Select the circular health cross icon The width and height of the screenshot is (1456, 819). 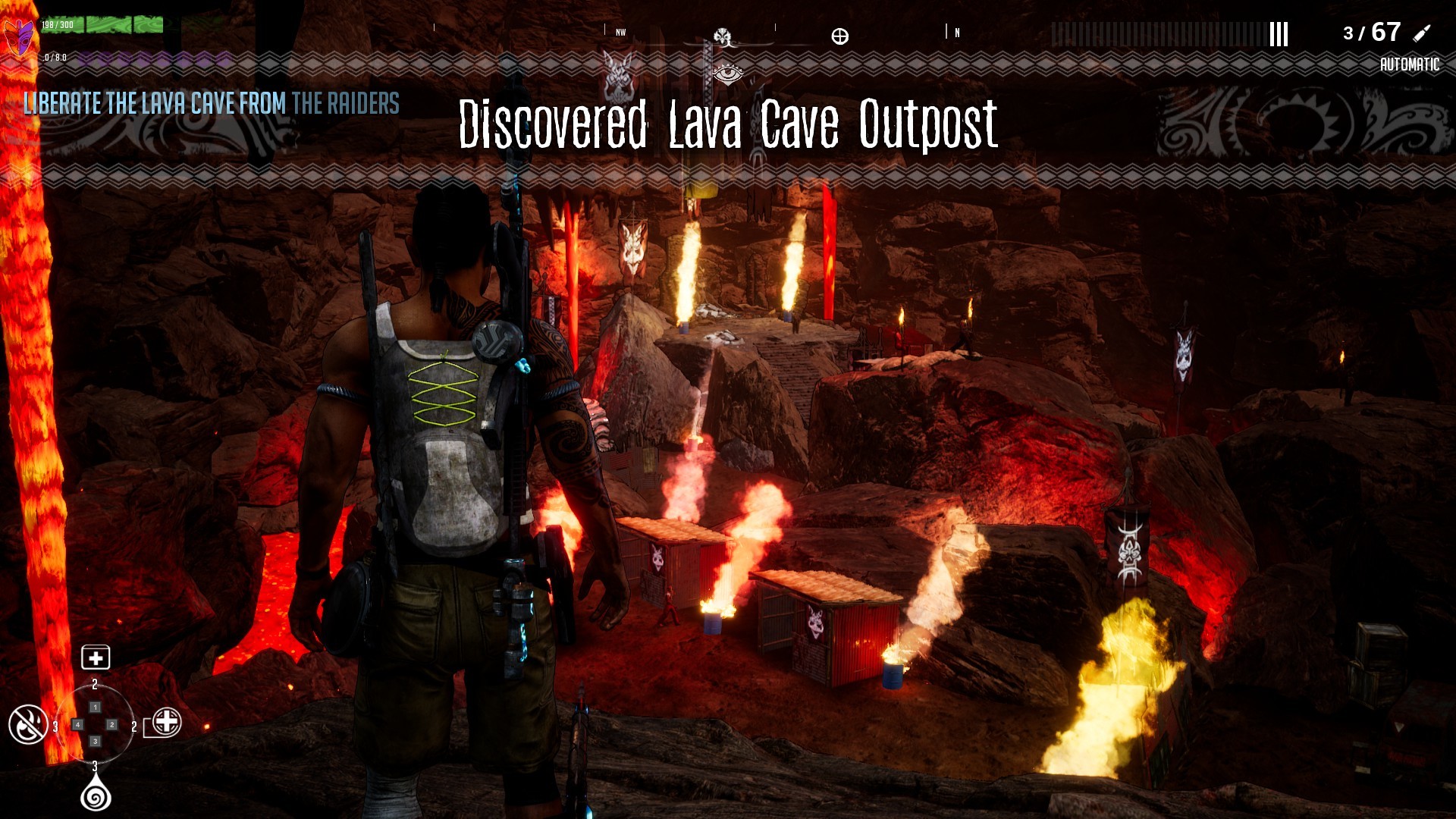(167, 723)
